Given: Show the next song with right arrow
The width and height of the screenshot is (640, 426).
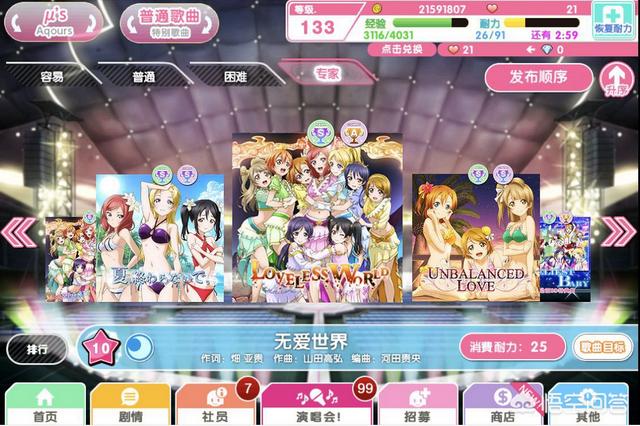Looking at the screenshot, I should pos(621,232).
